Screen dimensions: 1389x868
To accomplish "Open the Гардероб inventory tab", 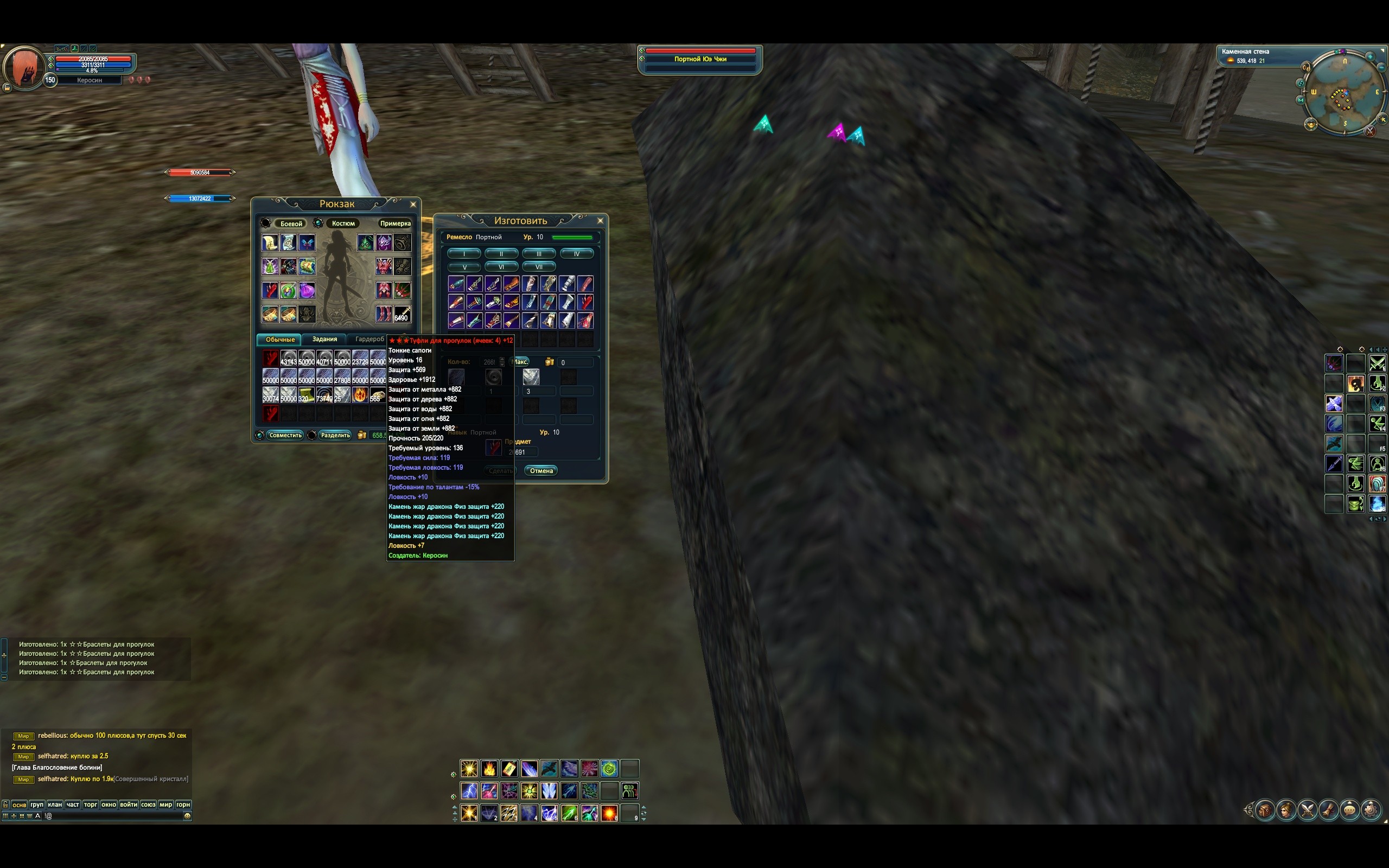I will (369, 339).
